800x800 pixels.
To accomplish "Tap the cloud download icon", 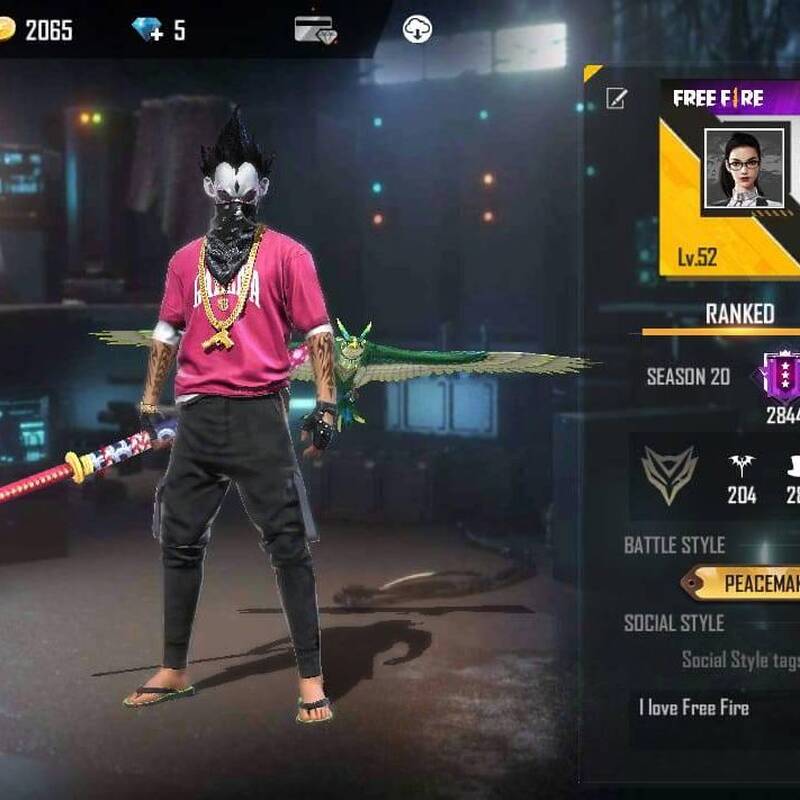I will coord(417,29).
